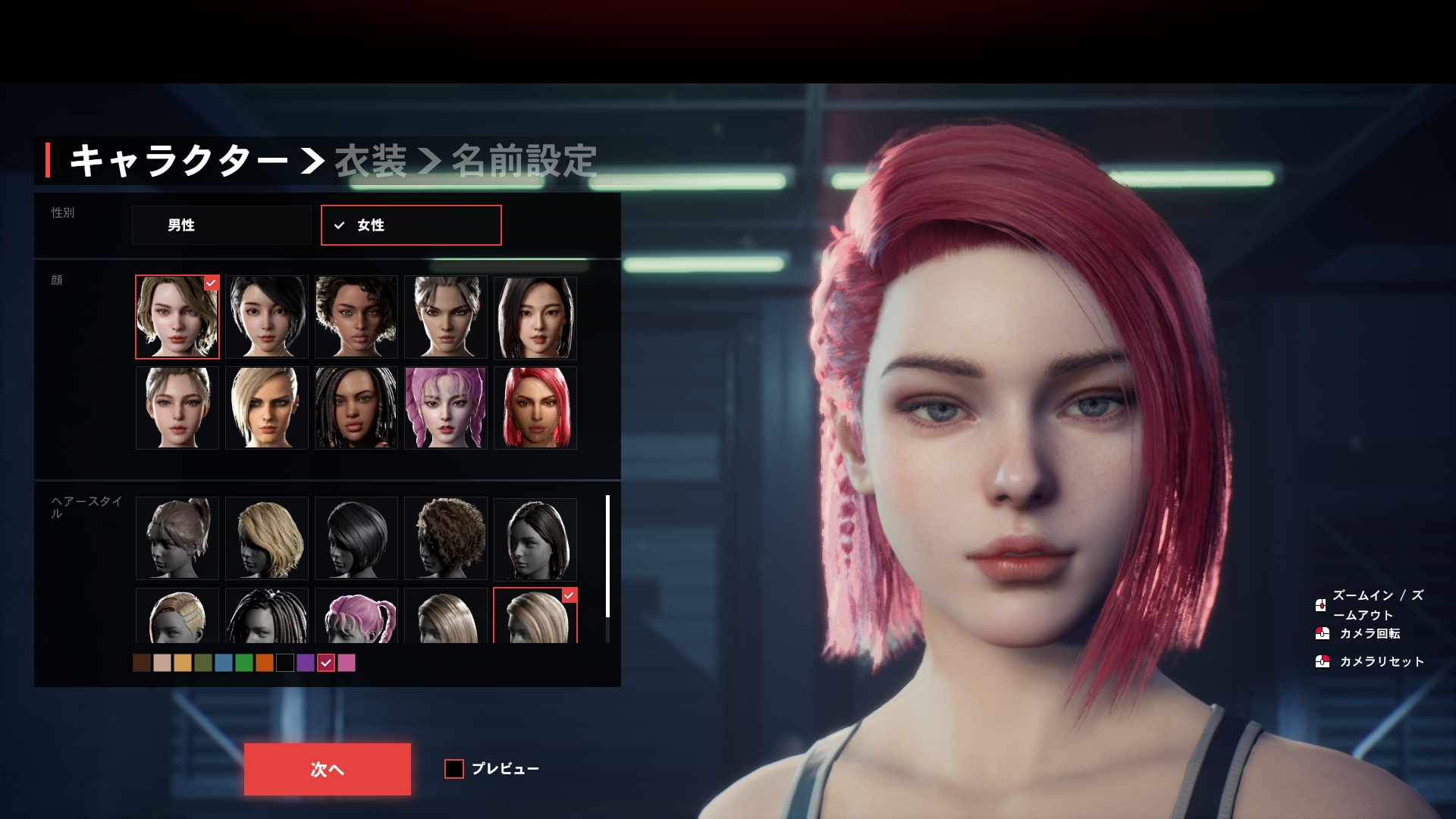Pick the blonde bob face preset
Image resolution: width=1456 pixels, height=819 pixels.
266,408
